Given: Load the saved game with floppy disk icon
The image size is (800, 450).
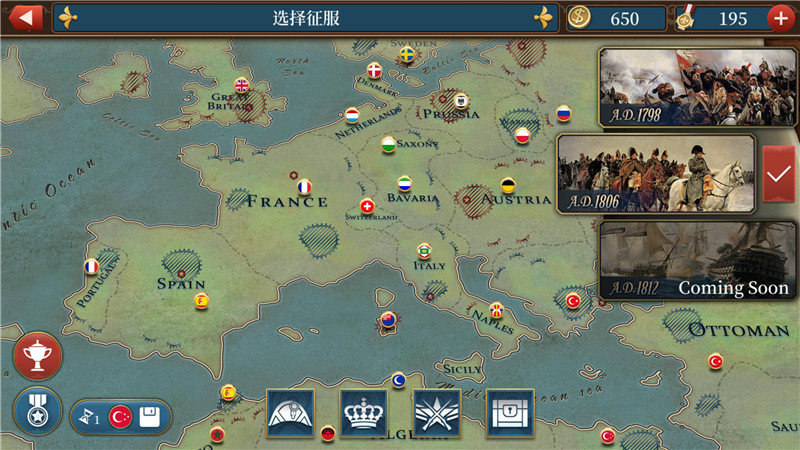Looking at the screenshot, I should (149, 417).
